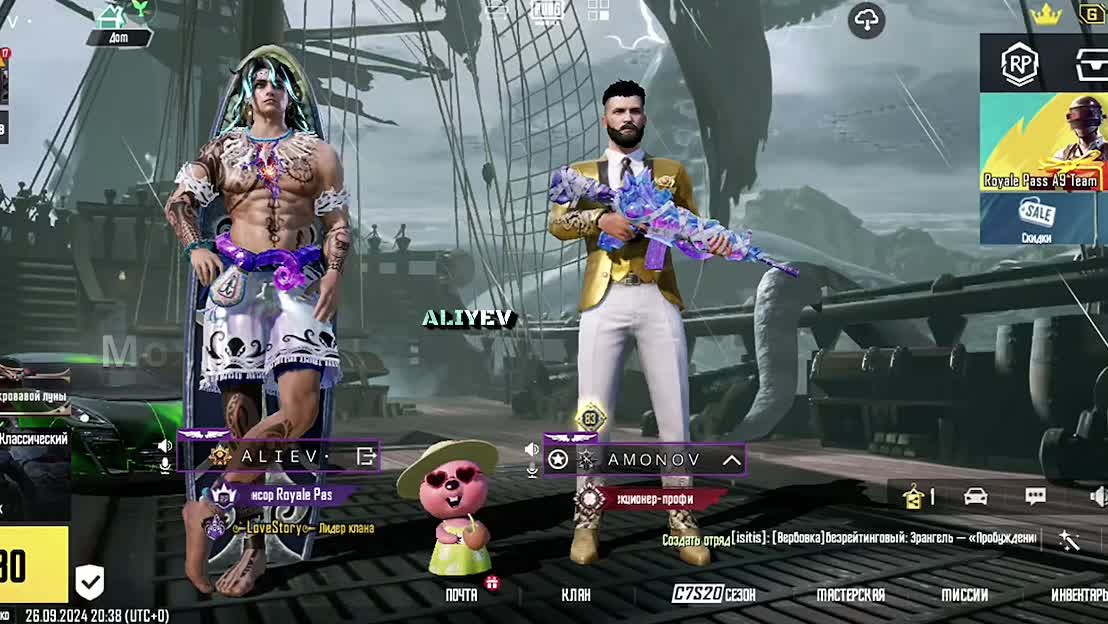Screen dimensions: 1108x624
Task: View the Royale Pass A9 Team banner
Action: coord(1044,143)
